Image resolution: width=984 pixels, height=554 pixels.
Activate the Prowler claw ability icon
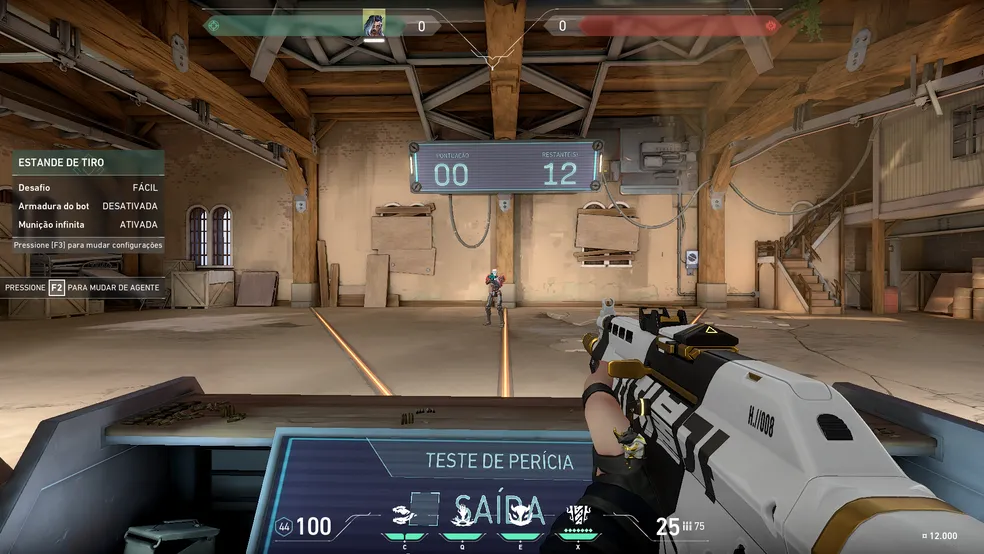[x=404, y=512]
